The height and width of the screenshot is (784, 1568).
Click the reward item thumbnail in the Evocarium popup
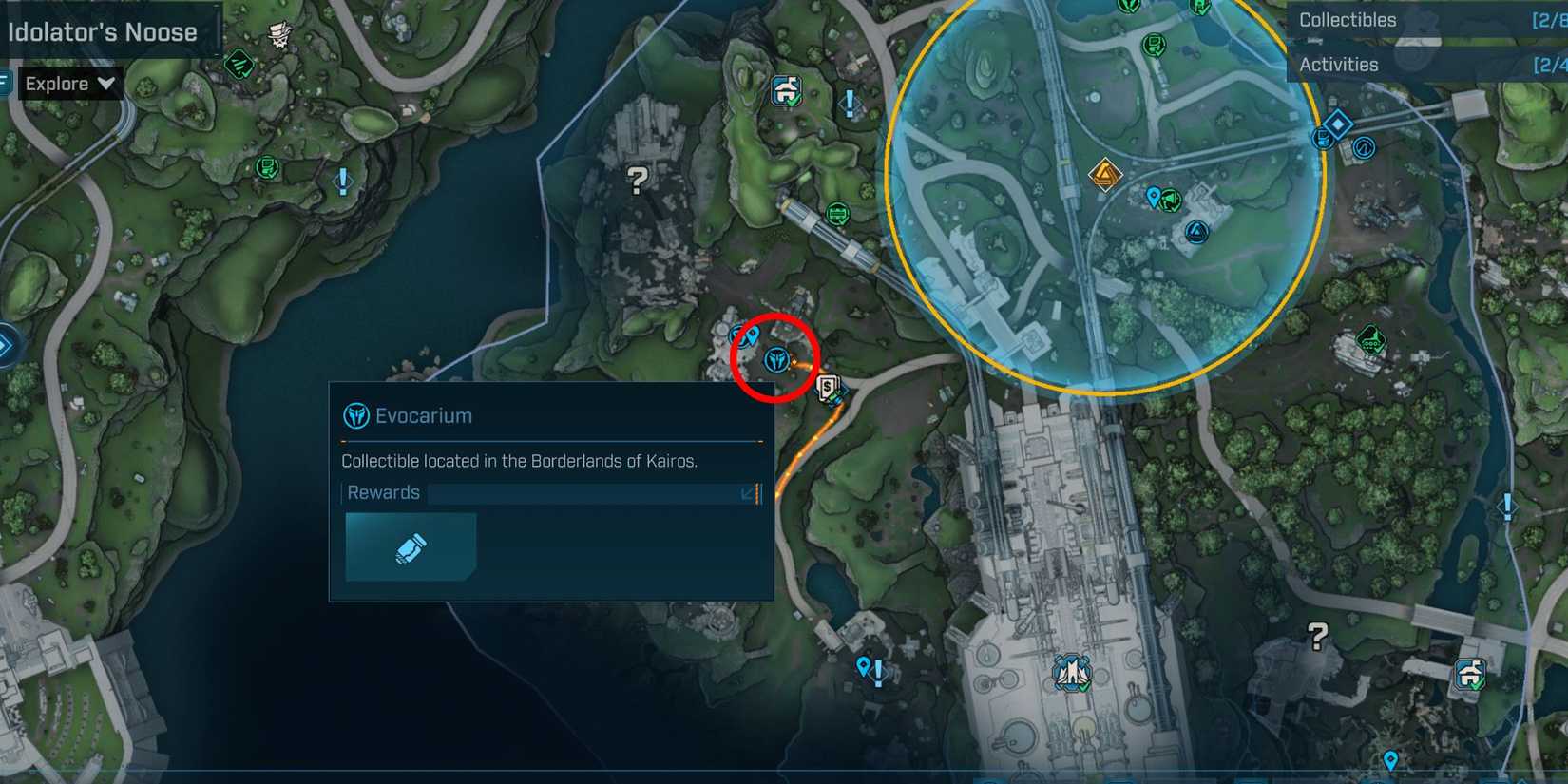point(410,546)
